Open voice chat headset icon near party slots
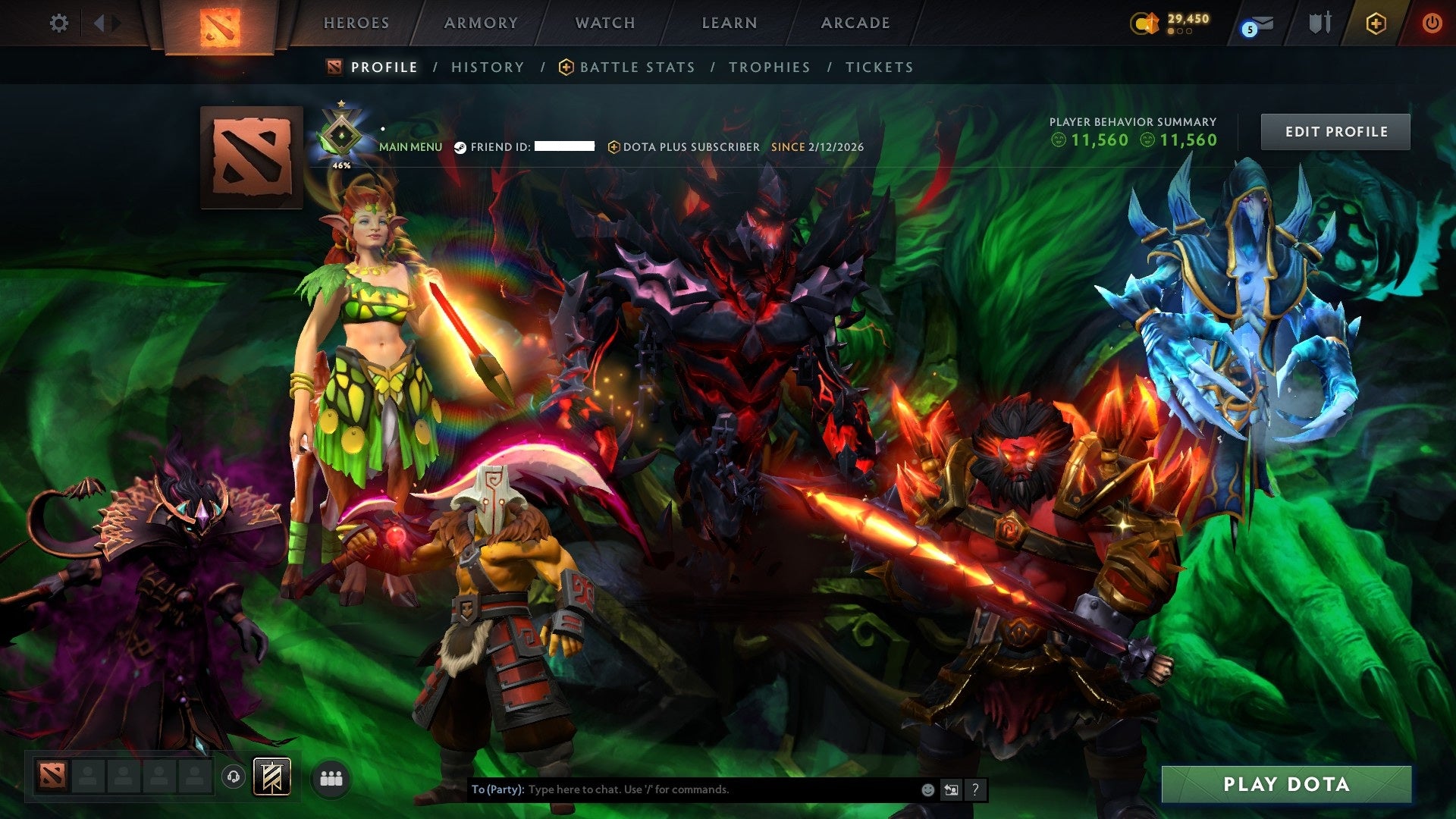Screen dimensions: 1456x819 234,778
